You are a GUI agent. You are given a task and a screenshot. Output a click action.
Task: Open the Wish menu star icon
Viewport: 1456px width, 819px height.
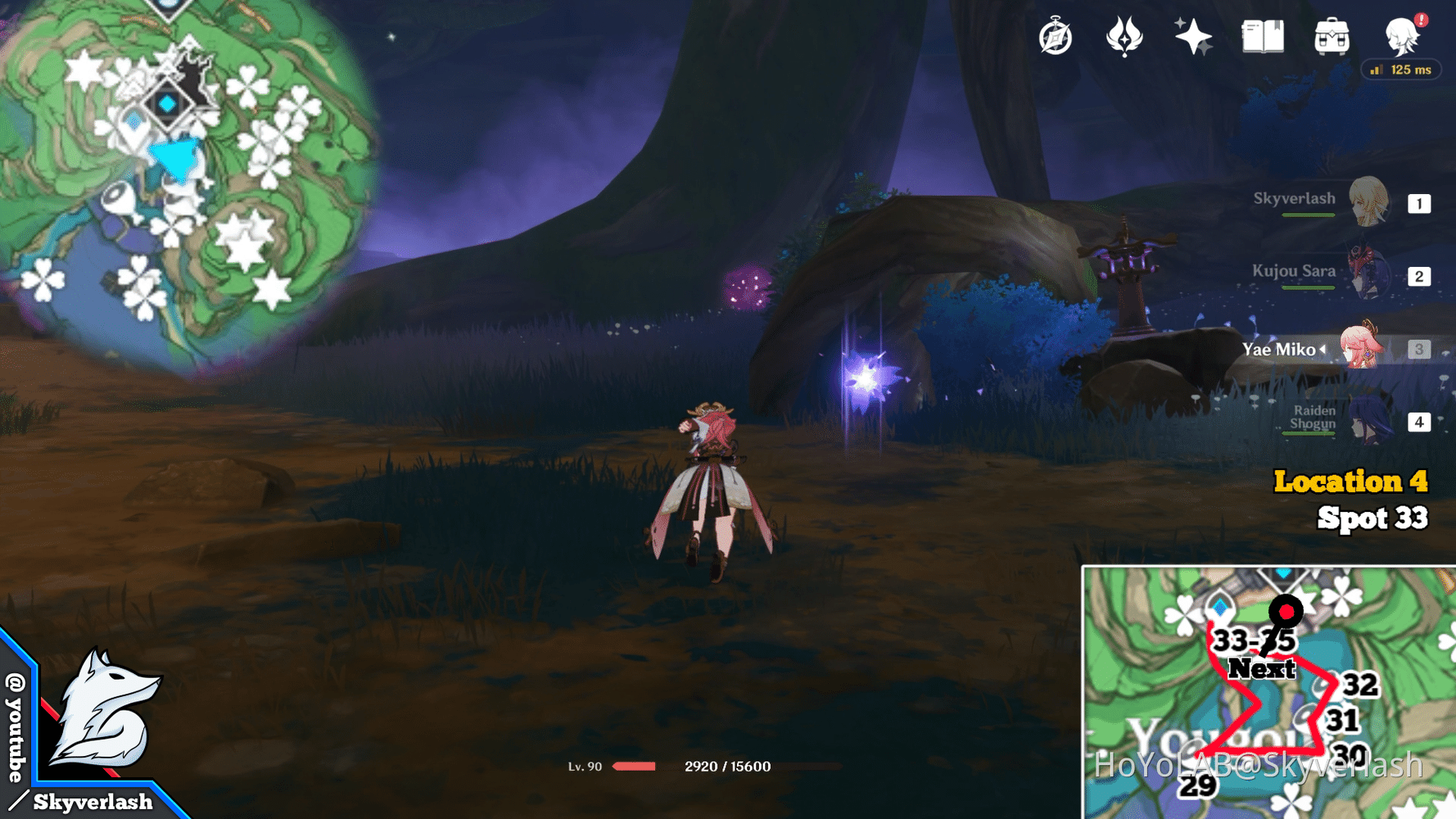tap(1192, 34)
